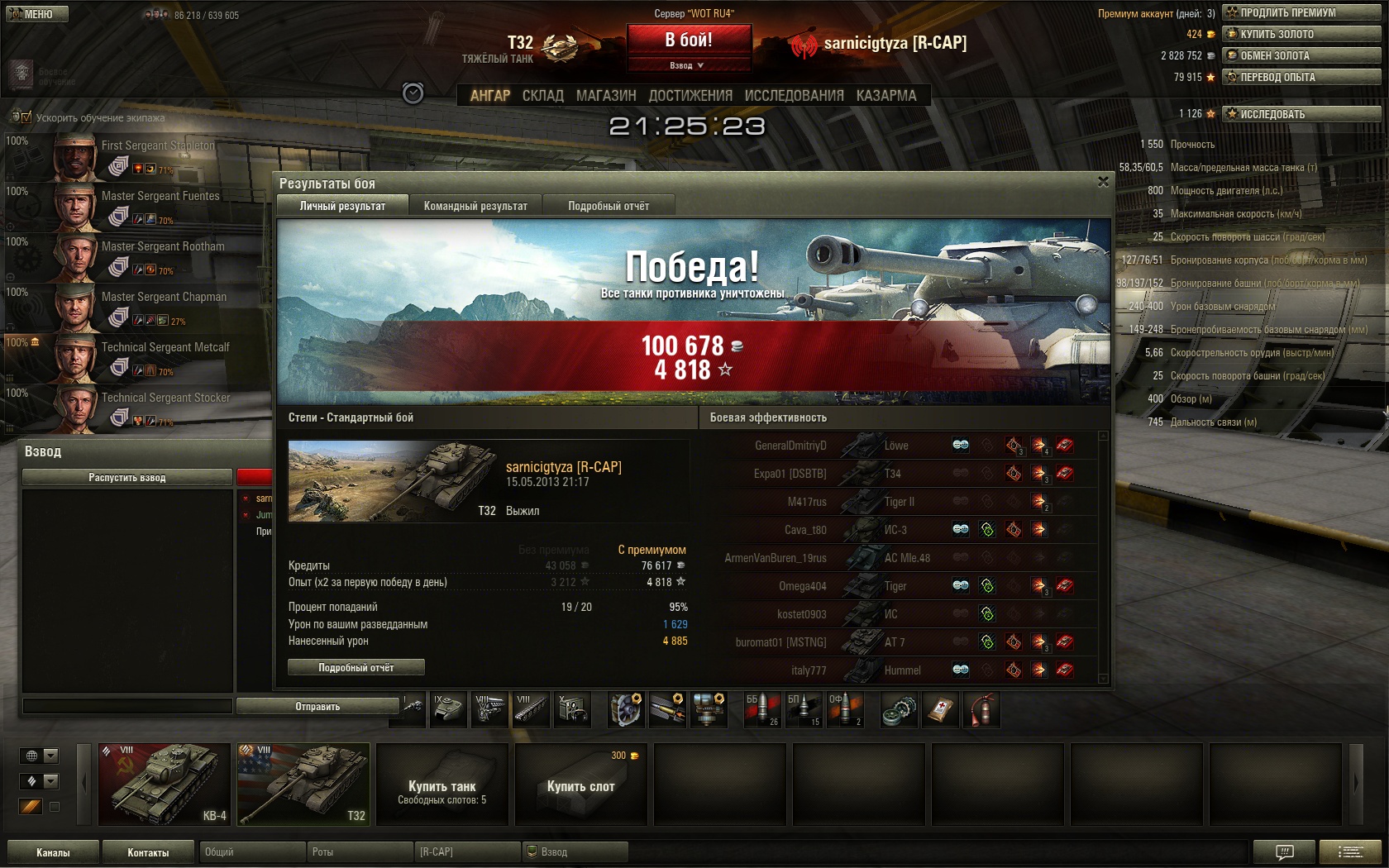Open the Контакты panel

[x=148, y=852]
